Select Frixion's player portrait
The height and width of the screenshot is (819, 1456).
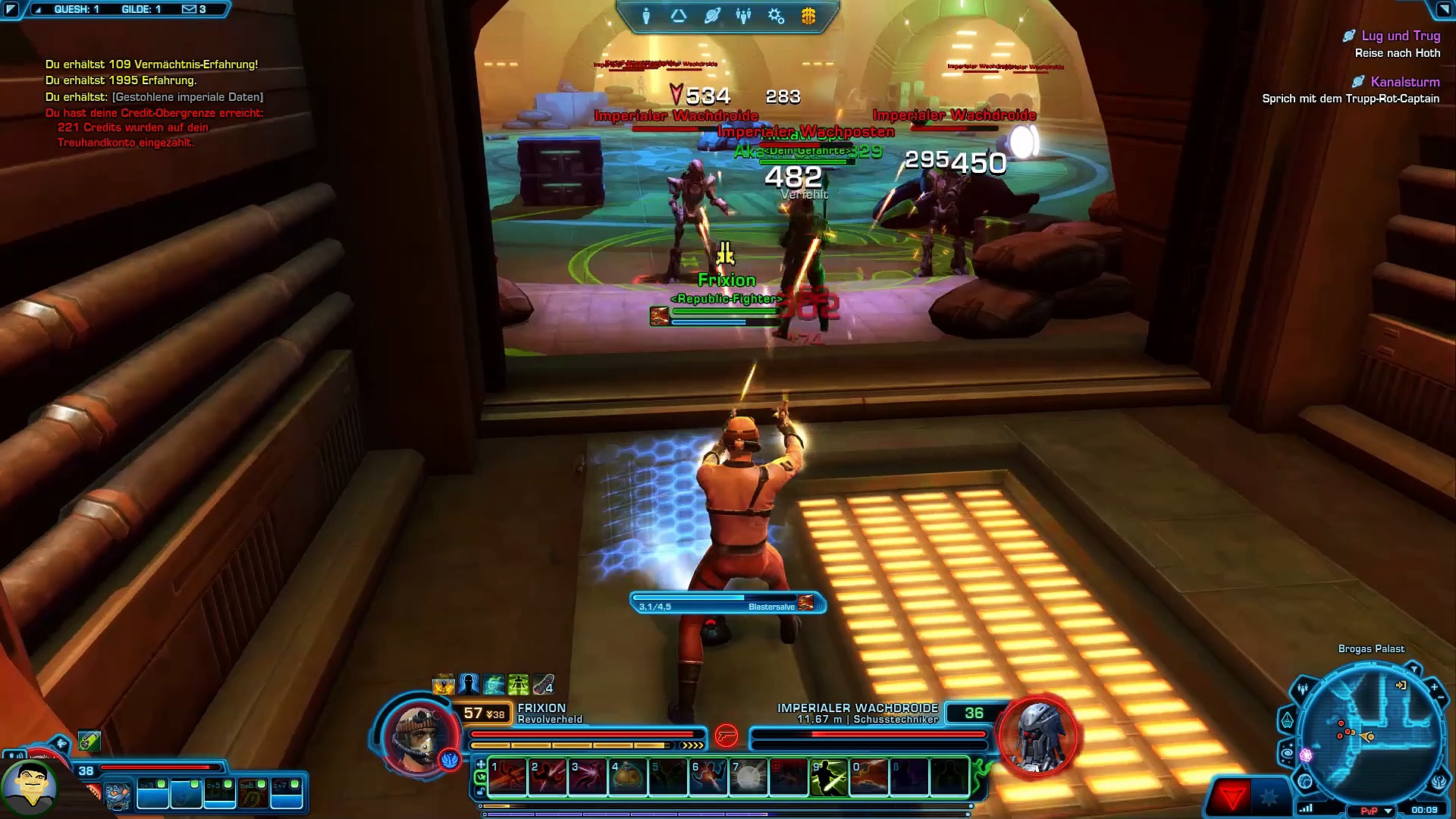(x=417, y=736)
